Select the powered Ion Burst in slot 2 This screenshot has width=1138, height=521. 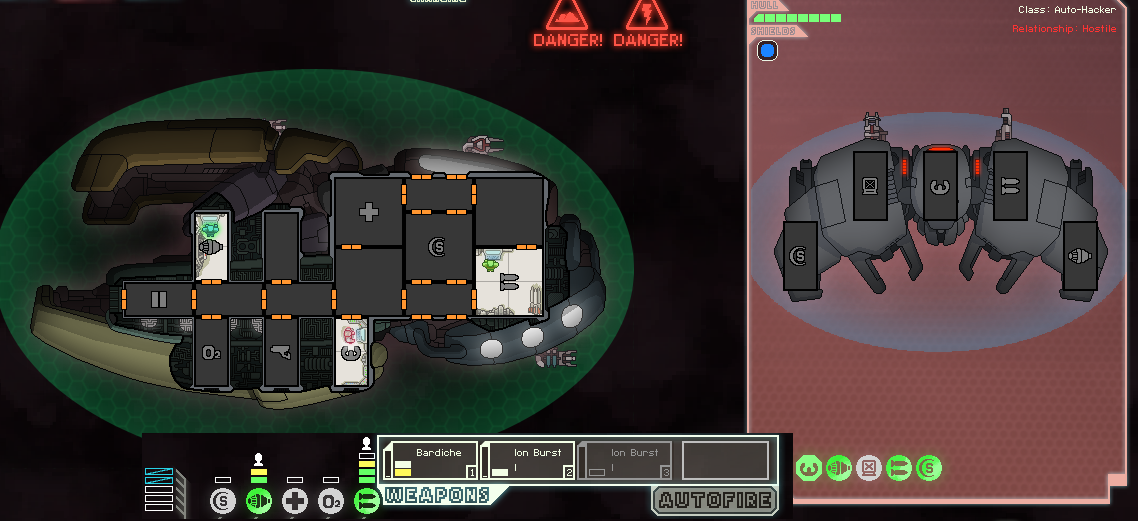(528, 461)
